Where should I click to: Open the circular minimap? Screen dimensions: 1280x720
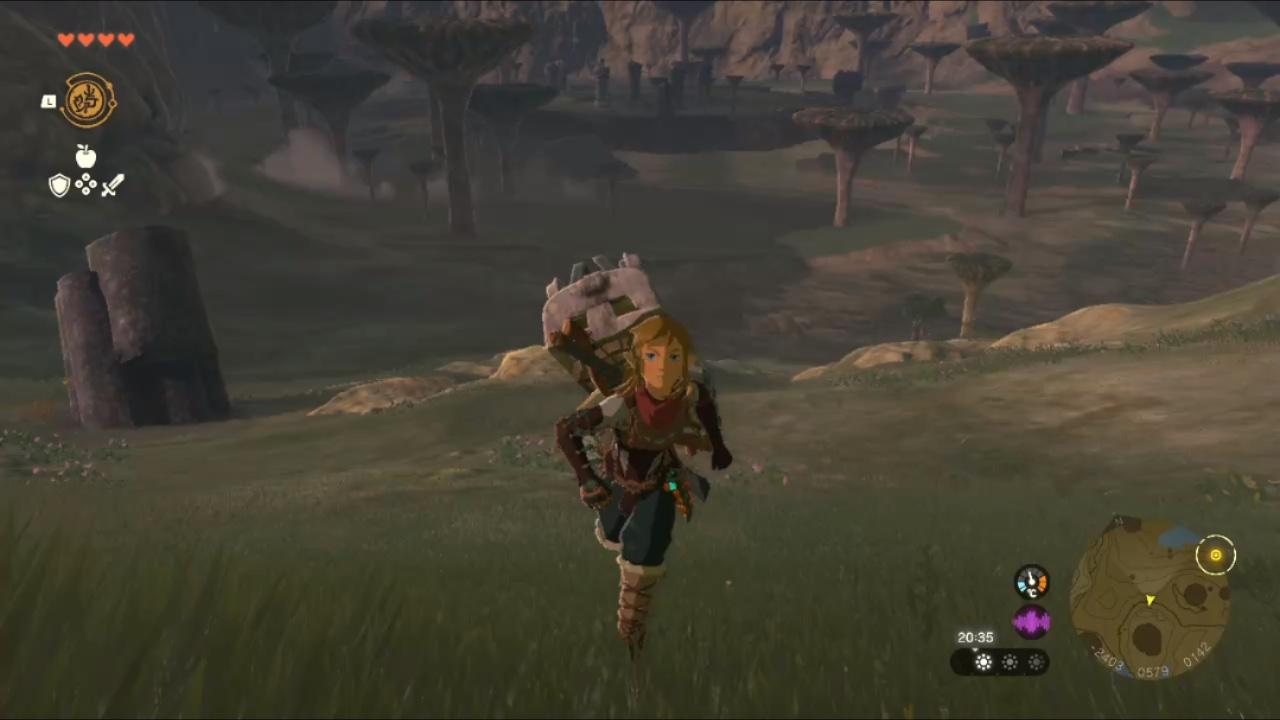pos(1150,599)
